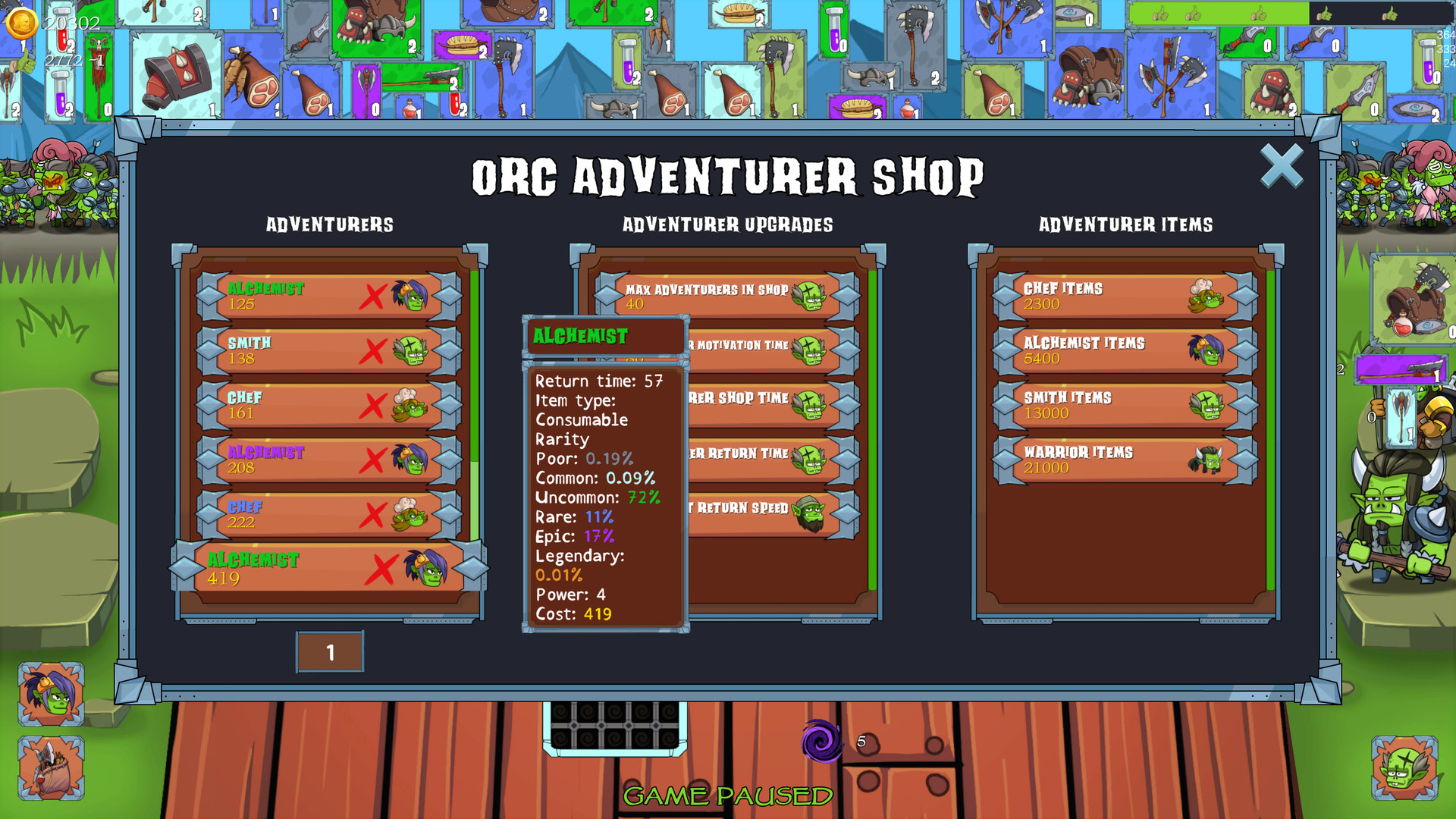Click the quantity field showing 1

coord(330,651)
